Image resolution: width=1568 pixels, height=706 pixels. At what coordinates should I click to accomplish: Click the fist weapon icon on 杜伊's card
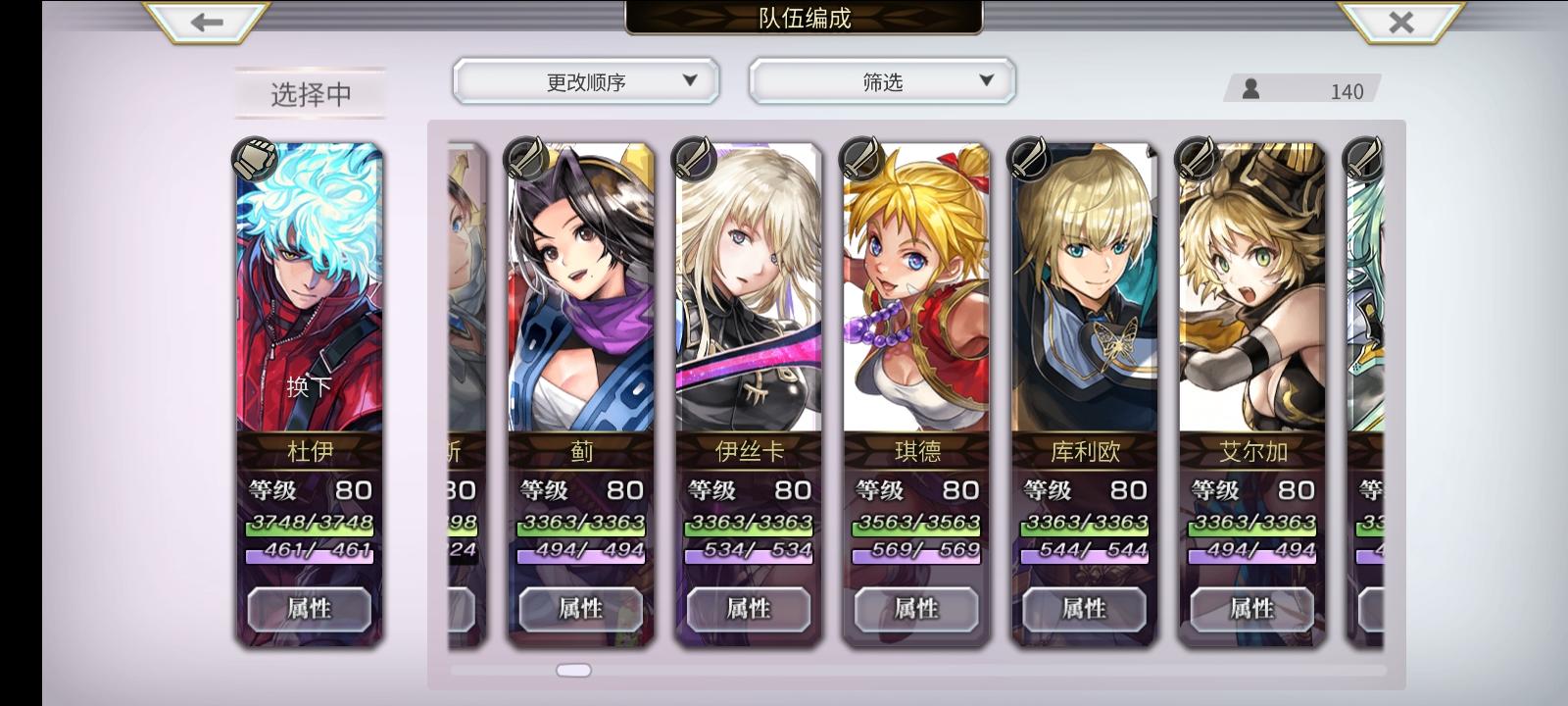tap(257, 157)
